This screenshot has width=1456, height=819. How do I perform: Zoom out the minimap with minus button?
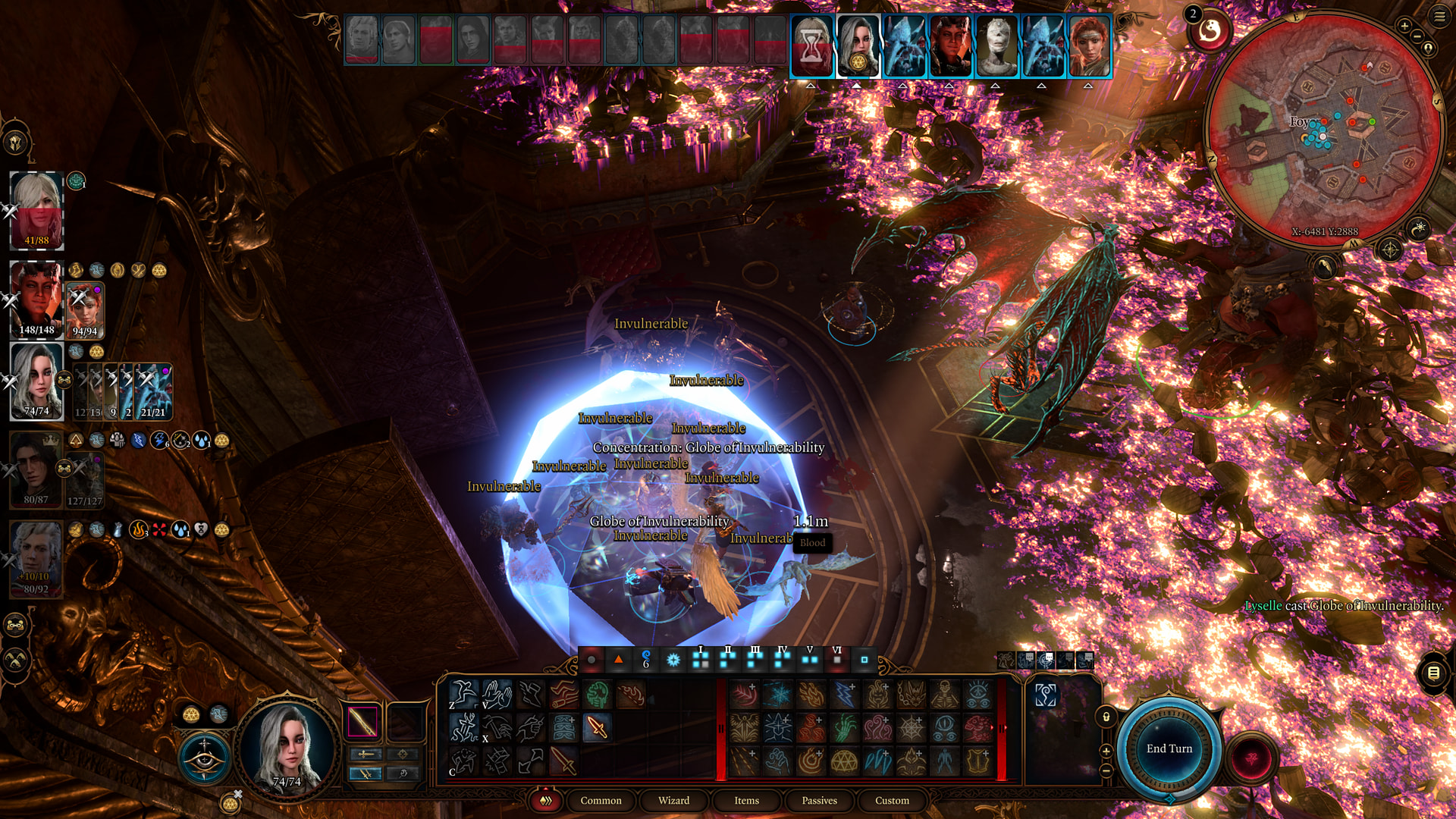[x=1417, y=36]
